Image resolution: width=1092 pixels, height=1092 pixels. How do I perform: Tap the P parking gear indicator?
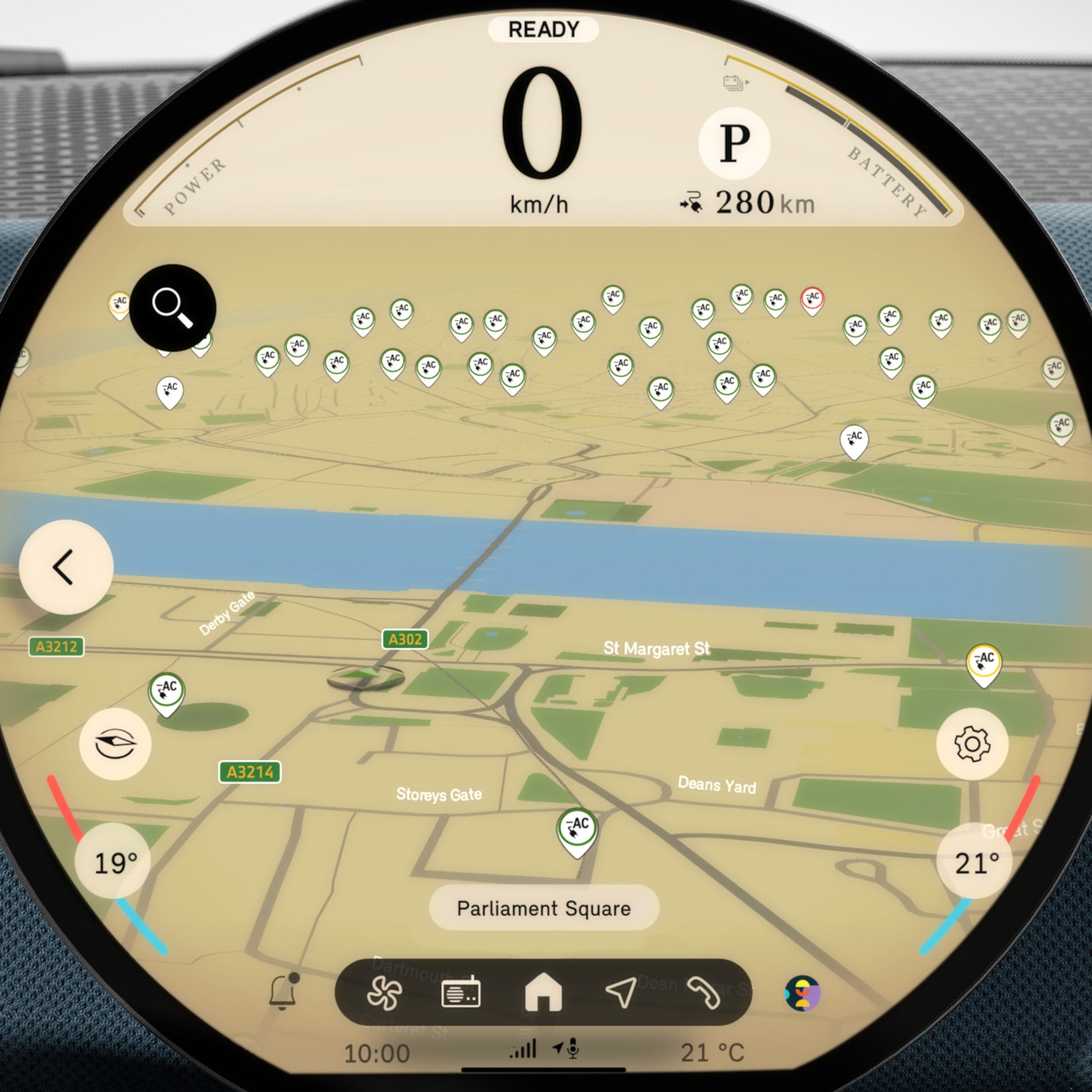pyautogui.click(x=734, y=143)
